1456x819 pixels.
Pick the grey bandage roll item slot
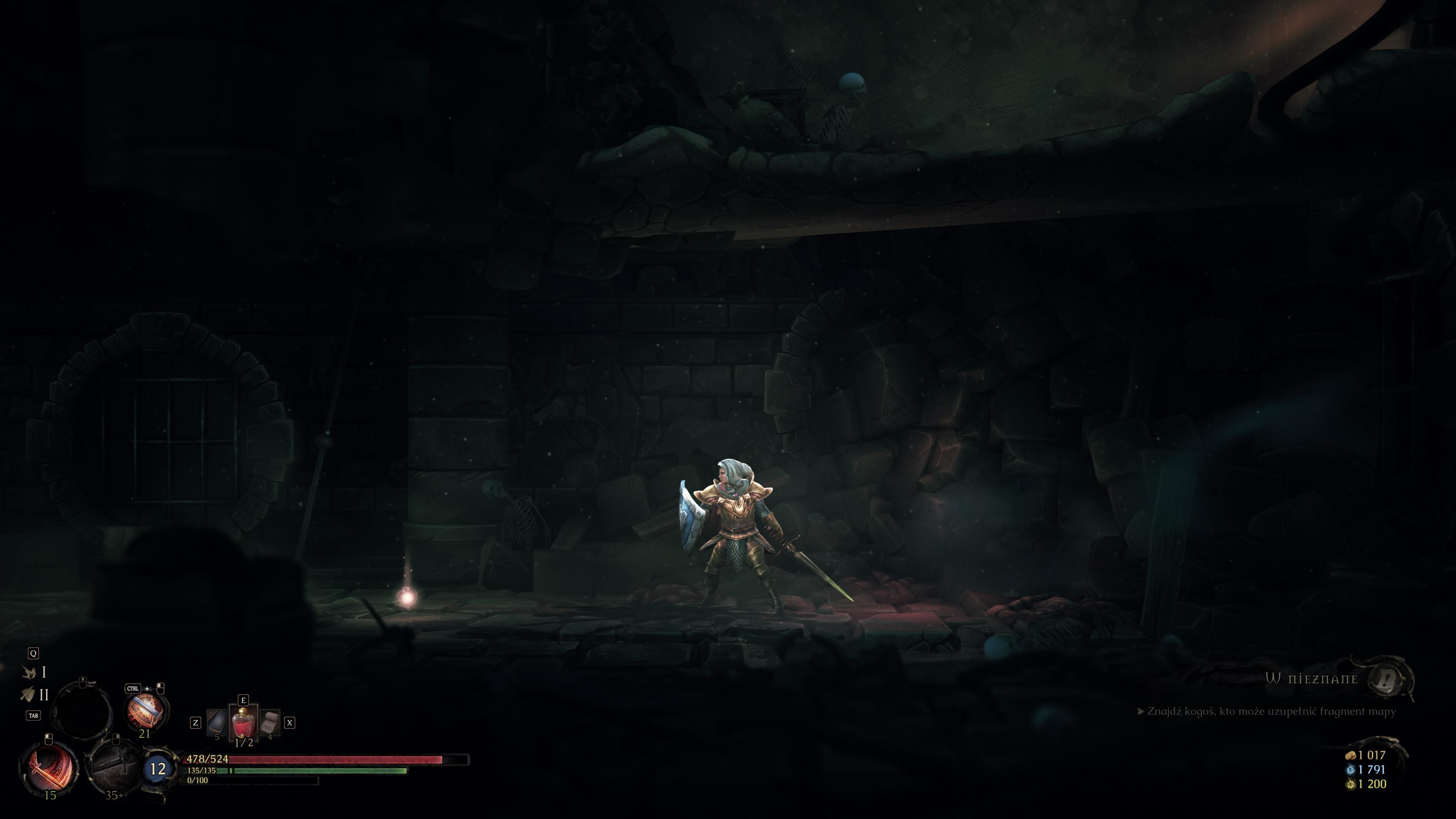click(270, 722)
